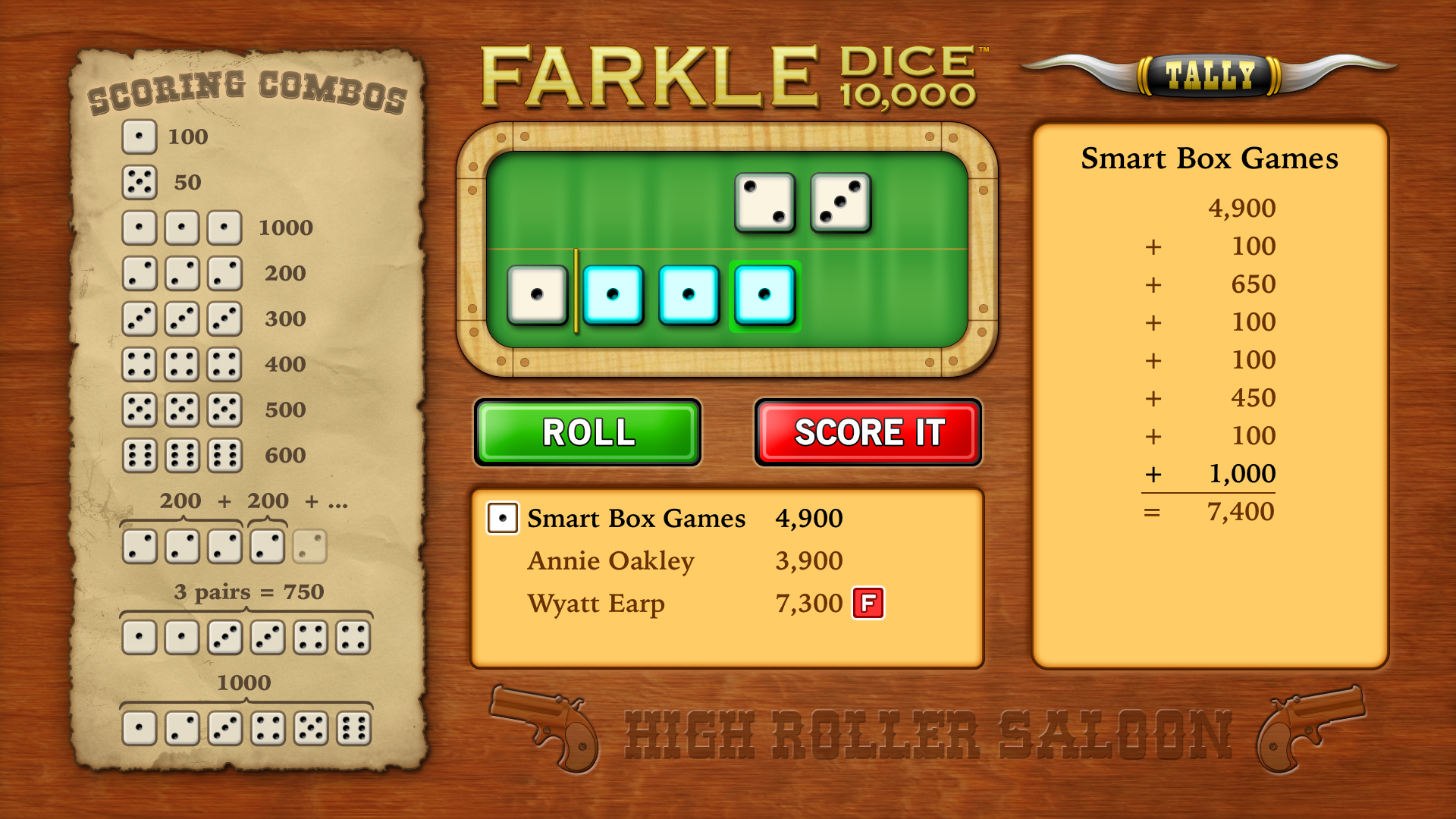Click the Farkle F badge beside Wyatt Earp

pos(868,603)
